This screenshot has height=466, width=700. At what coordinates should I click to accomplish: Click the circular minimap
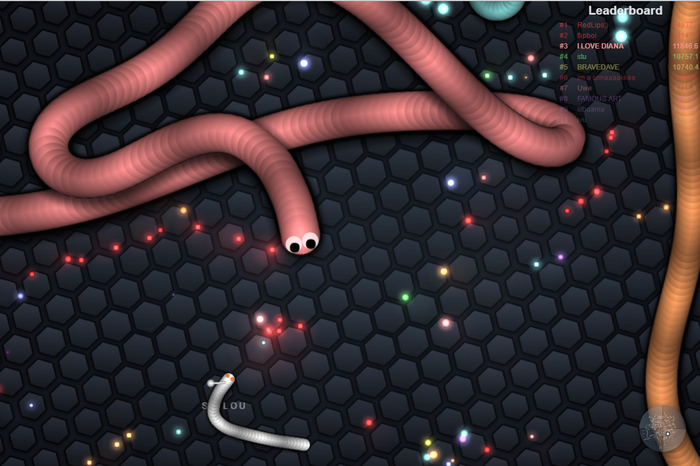662,428
